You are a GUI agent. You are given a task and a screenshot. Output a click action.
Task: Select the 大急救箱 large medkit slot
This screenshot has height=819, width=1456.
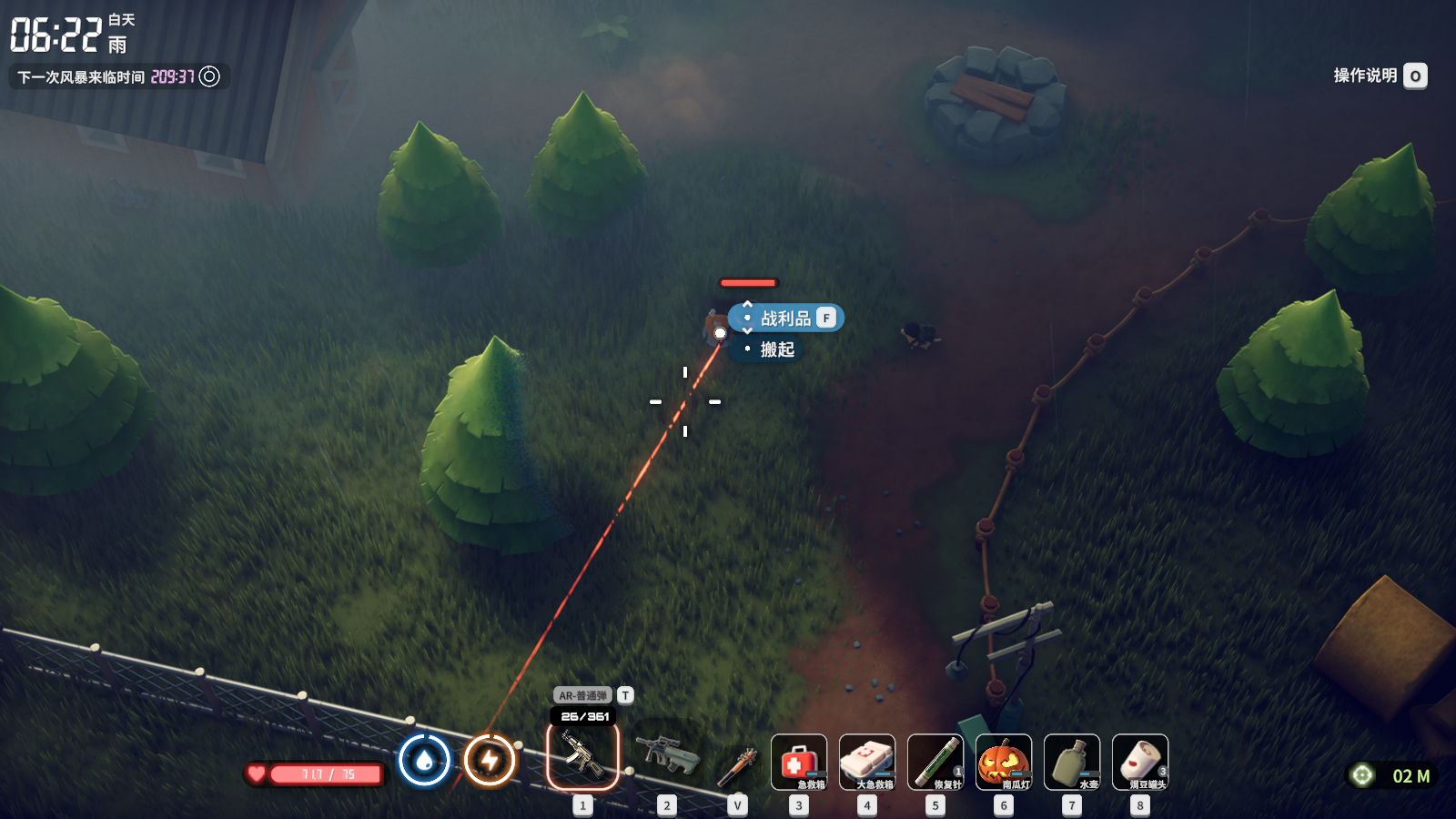point(867,762)
